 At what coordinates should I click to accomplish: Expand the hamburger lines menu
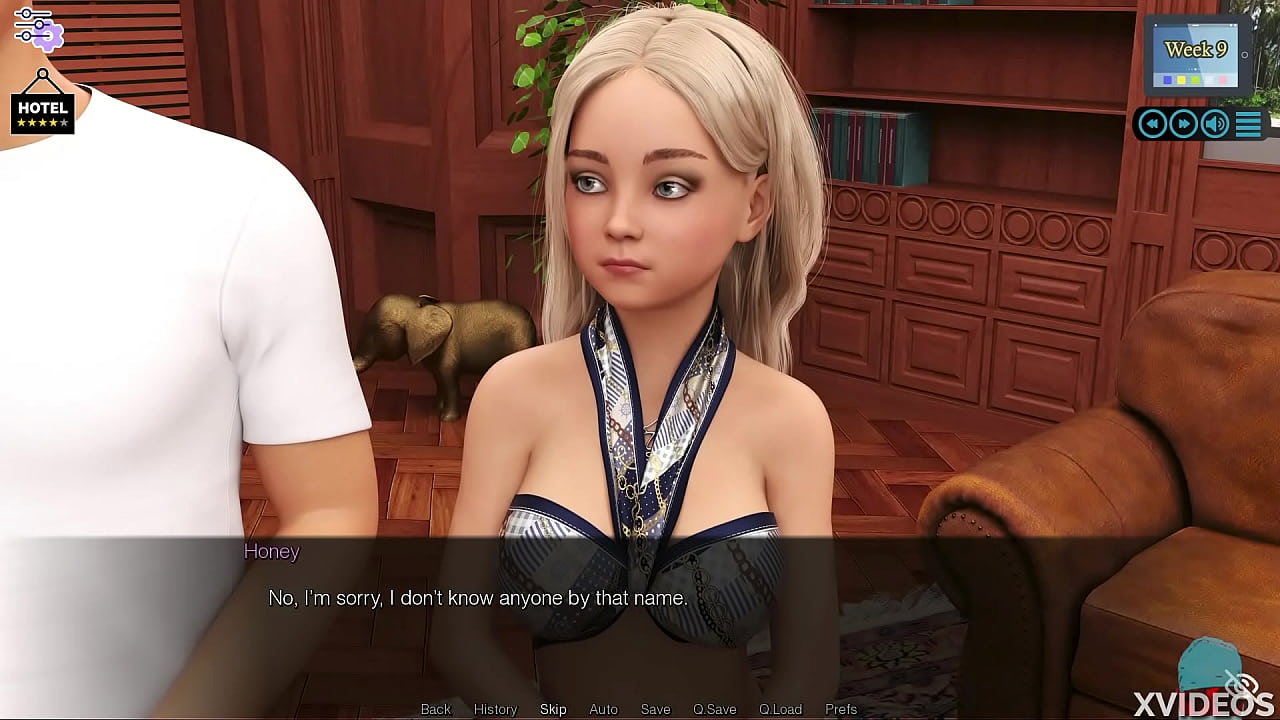click(1248, 123)
